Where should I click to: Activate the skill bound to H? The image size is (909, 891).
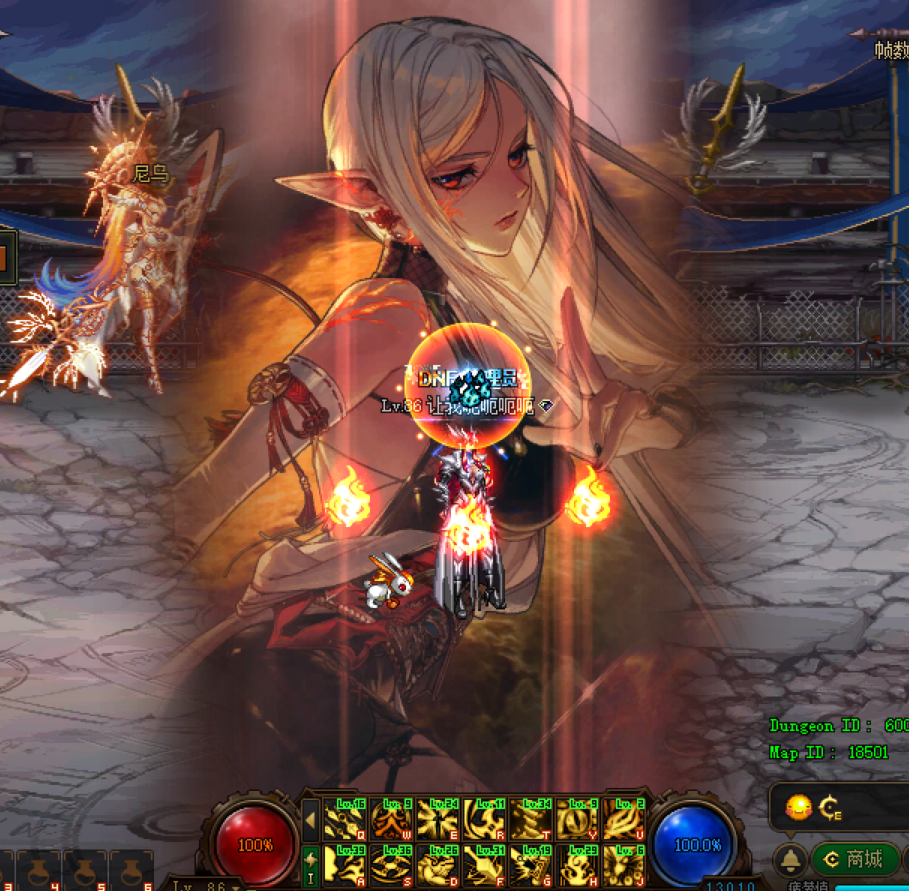[576, 865]
